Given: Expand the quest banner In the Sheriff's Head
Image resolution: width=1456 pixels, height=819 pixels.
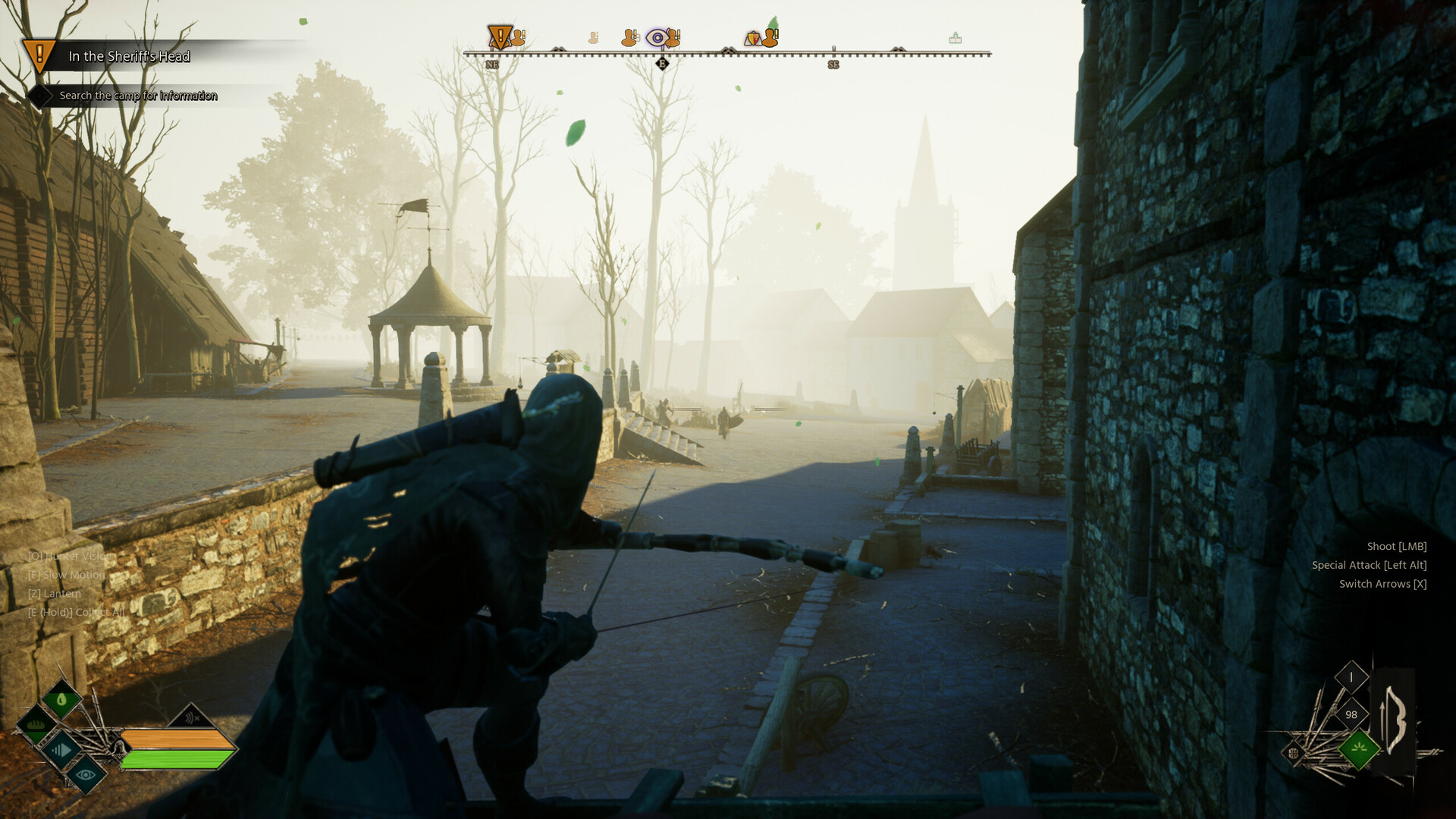Looking at the screenshot, I should coord(129,56).
